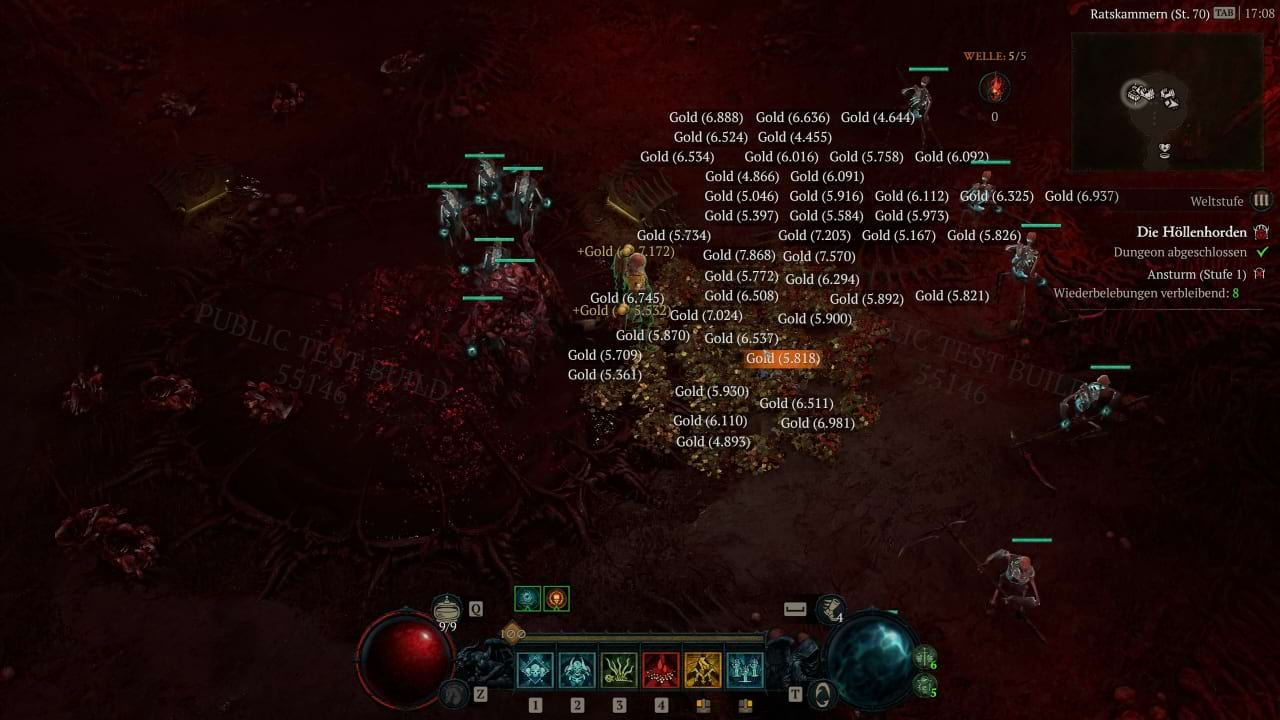Cast the green tendrils skill

click(x=619, y=670)
